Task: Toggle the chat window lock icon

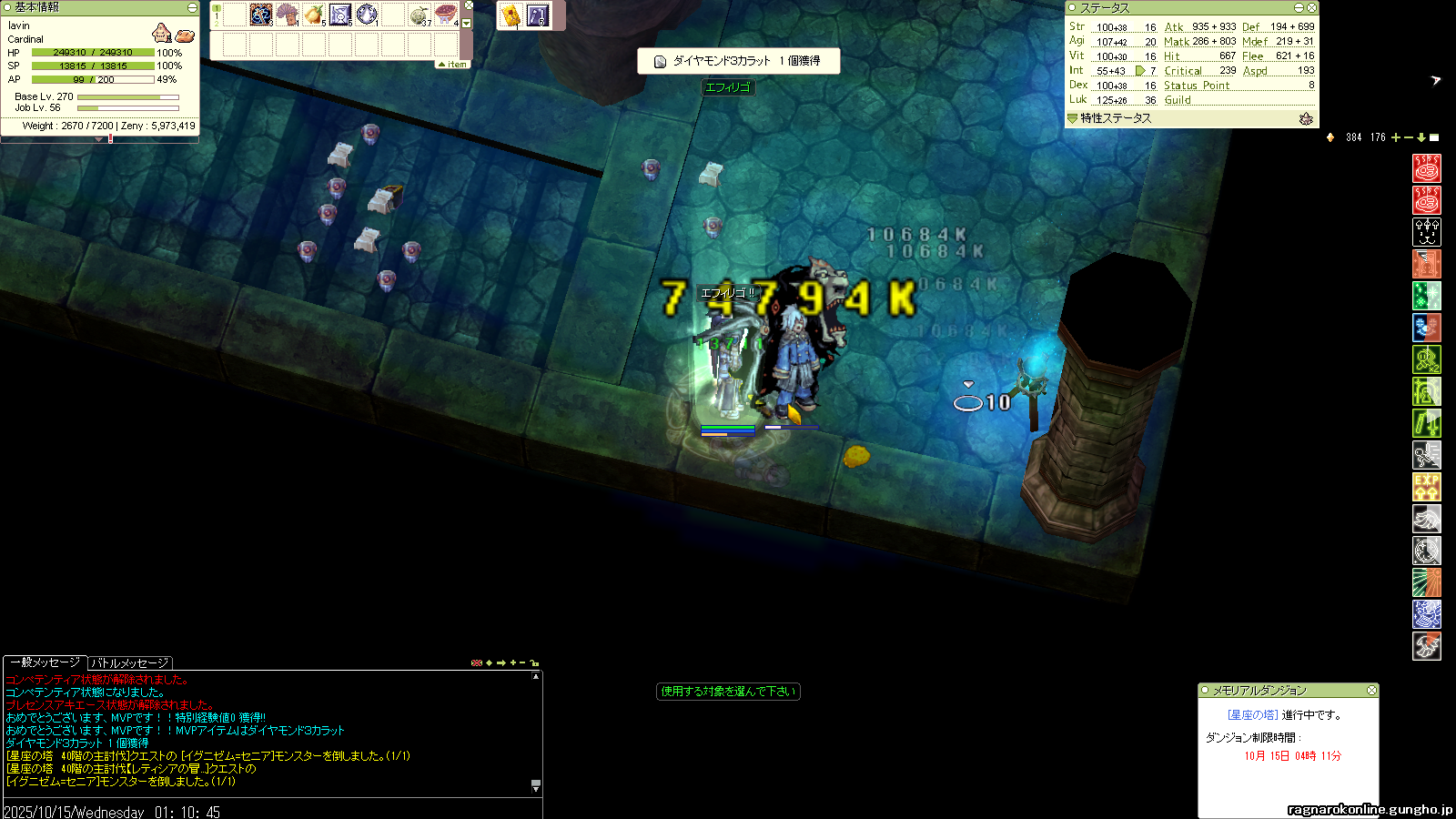Action: click(x=535, y=662)
